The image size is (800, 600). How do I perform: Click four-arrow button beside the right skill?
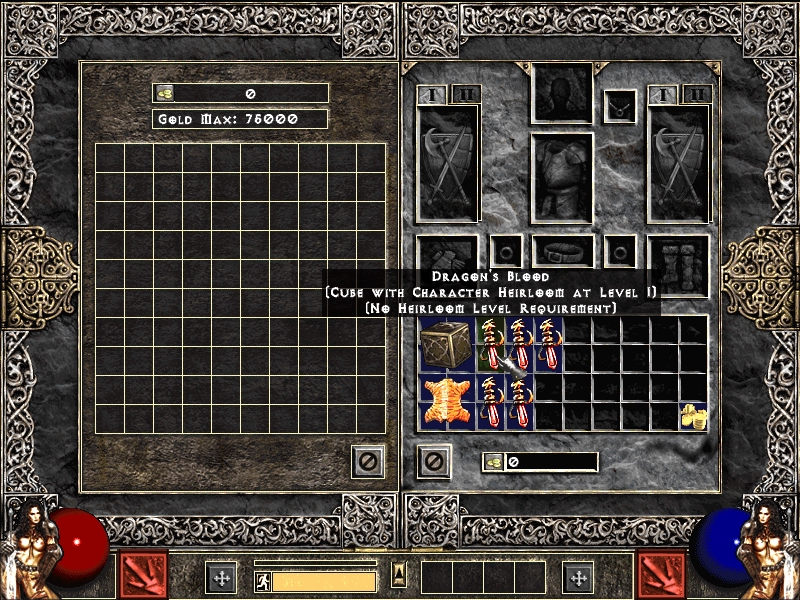[578, 577]
